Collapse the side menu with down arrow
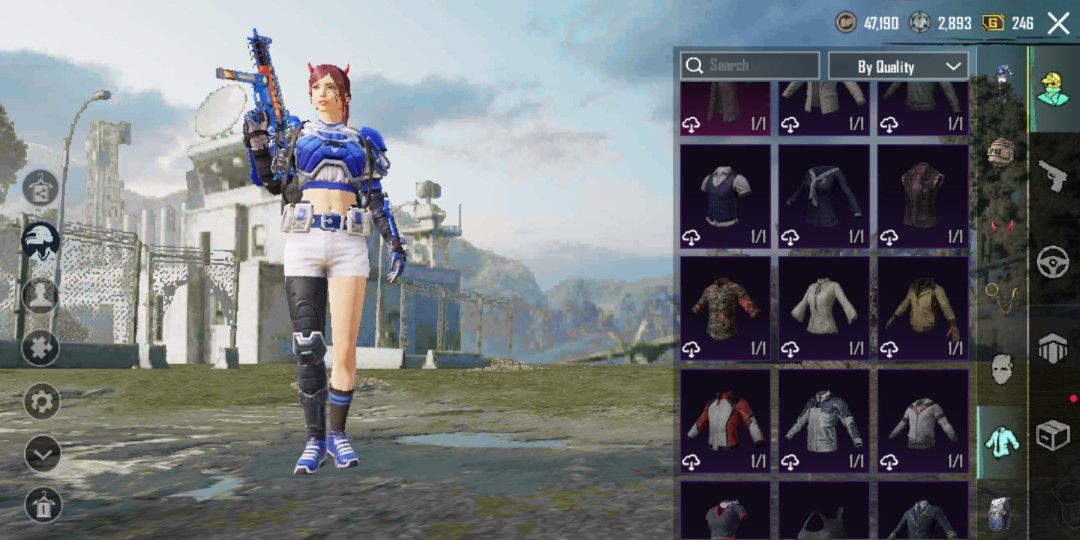1080x540 pixels. coord(42,454)
